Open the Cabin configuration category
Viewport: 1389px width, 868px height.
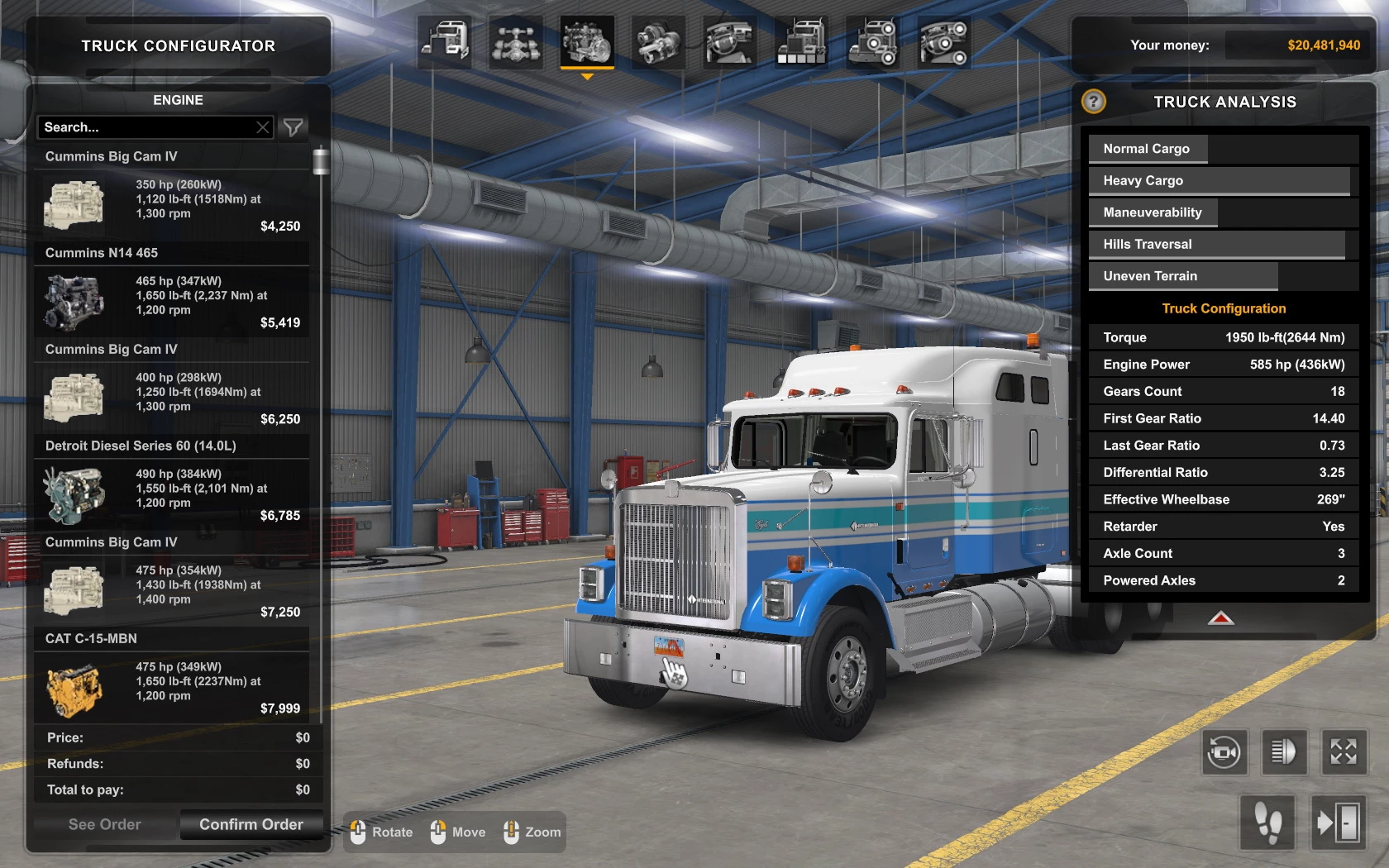[444, 43]
